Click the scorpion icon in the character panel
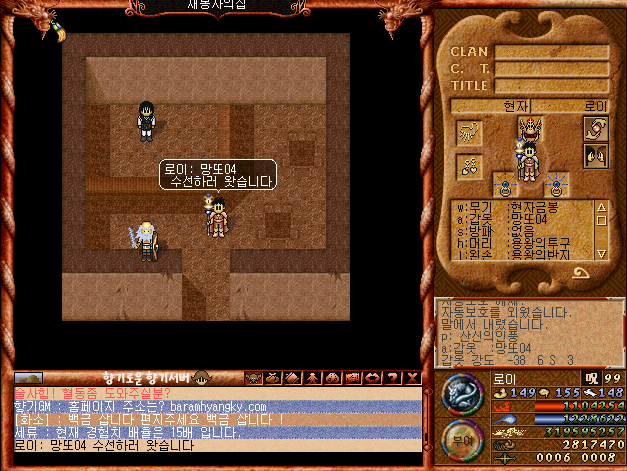627x471 pixels. coord(469,132)
